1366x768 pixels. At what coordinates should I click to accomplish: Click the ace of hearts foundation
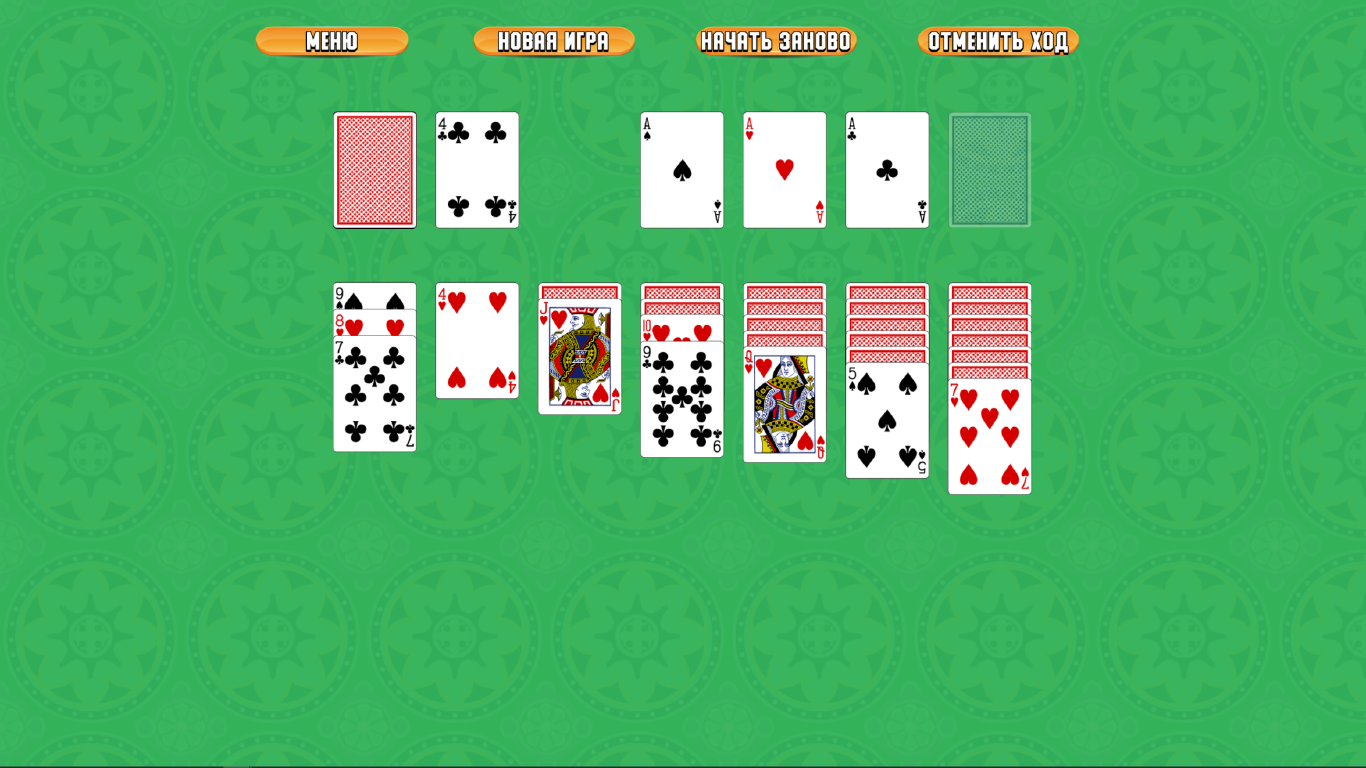pyautogui.click(x=784, y=169)
